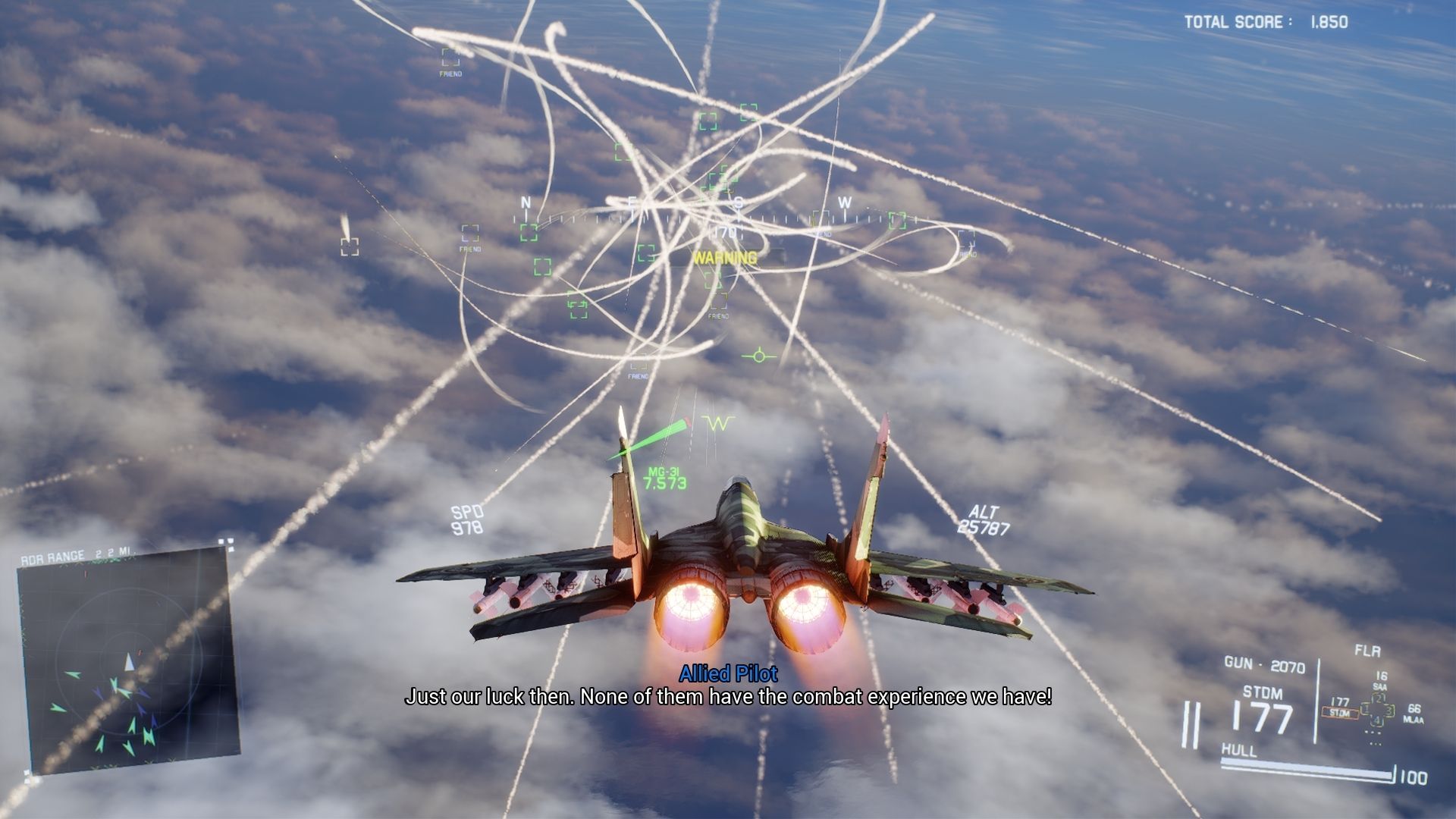Select weapon slot 4 on the weapon cross
Image resolution: width=1456 pixels, height=819 pixels.
pos(1377,720)
